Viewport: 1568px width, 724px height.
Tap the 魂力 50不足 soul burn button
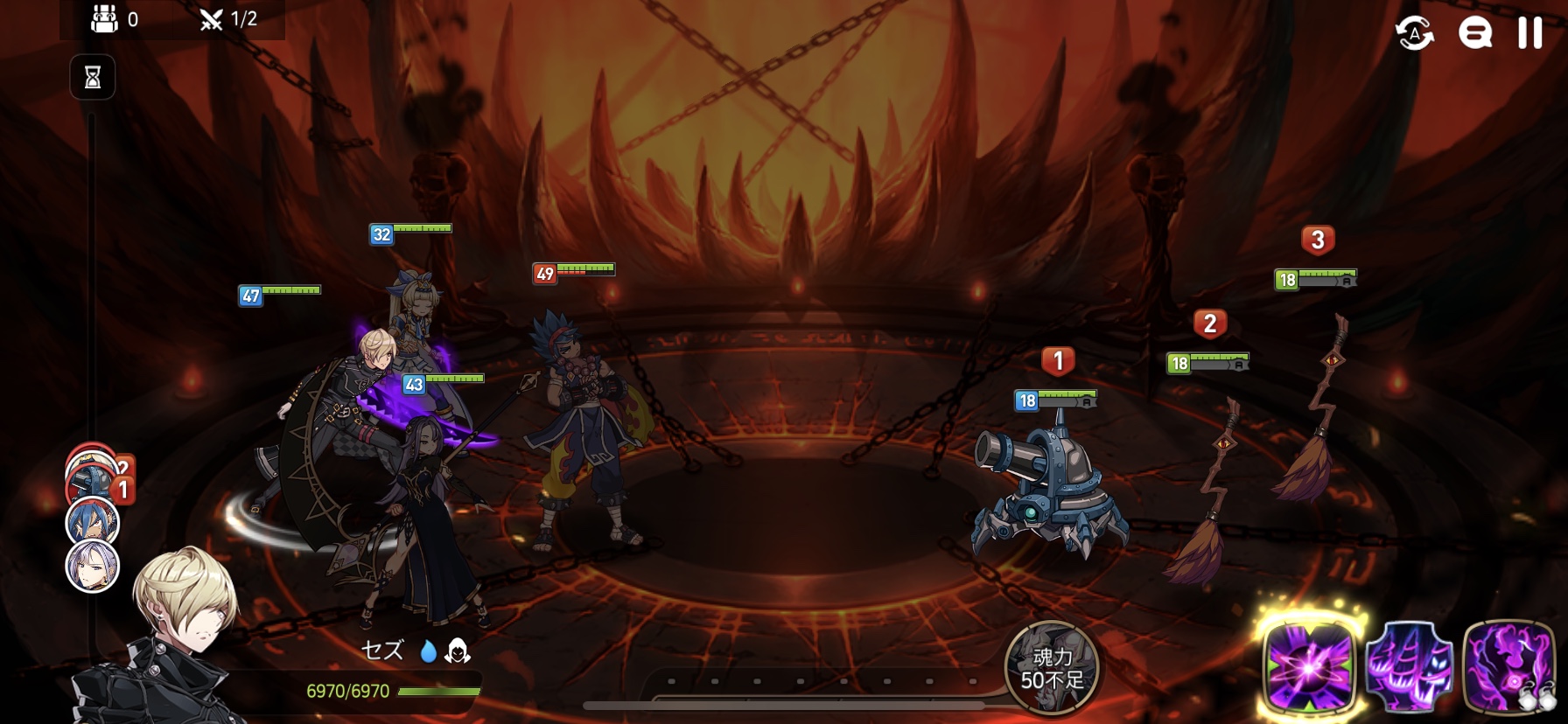tap(1052, 668)
